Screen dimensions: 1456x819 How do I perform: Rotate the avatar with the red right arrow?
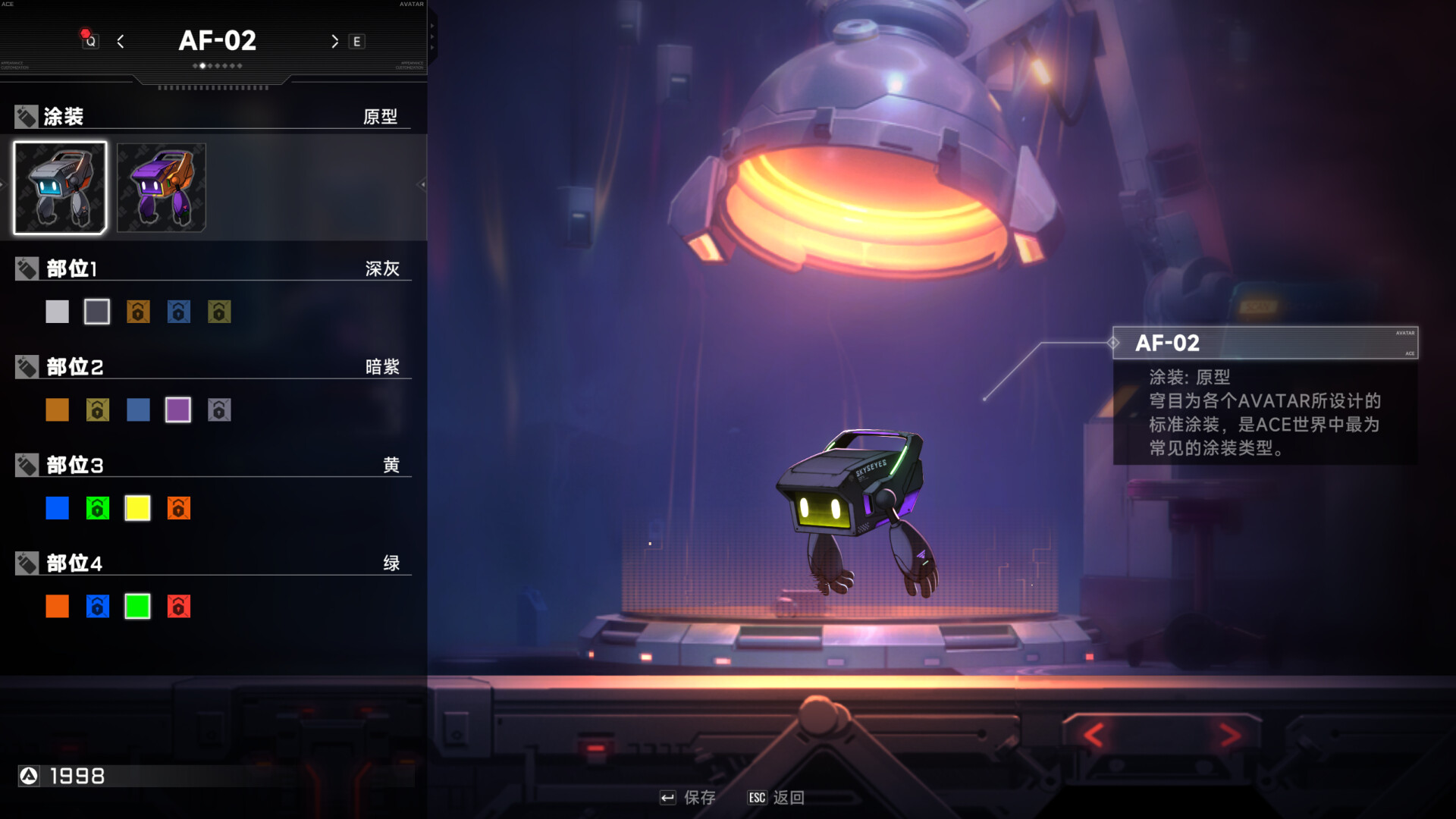click(1230, 734)
